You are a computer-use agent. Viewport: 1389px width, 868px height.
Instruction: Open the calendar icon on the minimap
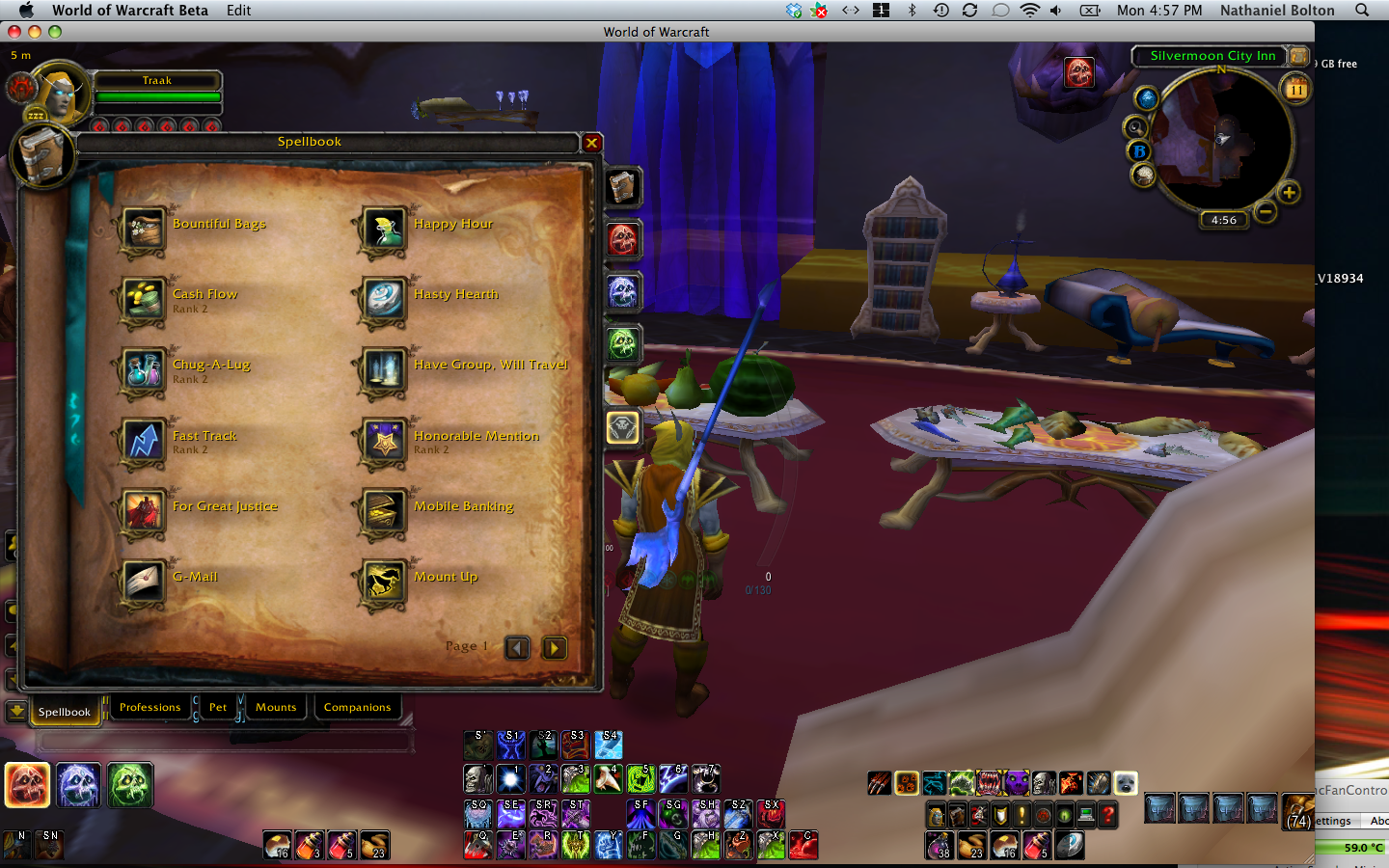click(1295, 88)
